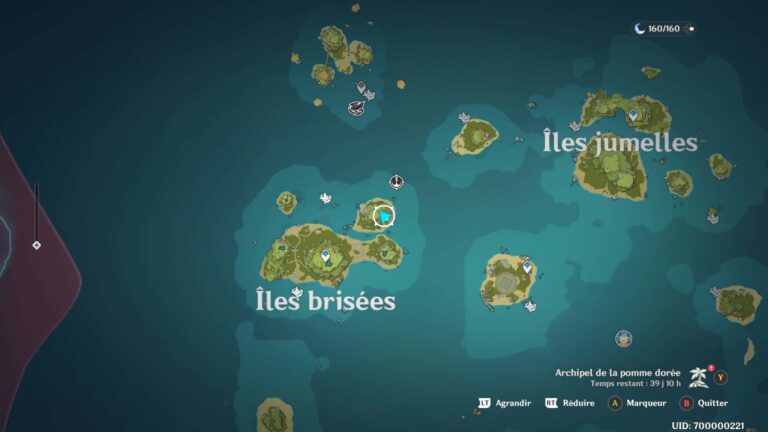Select the boat marker near the northern islands
This screenshot has height=432, width=768.
(355, 107)
